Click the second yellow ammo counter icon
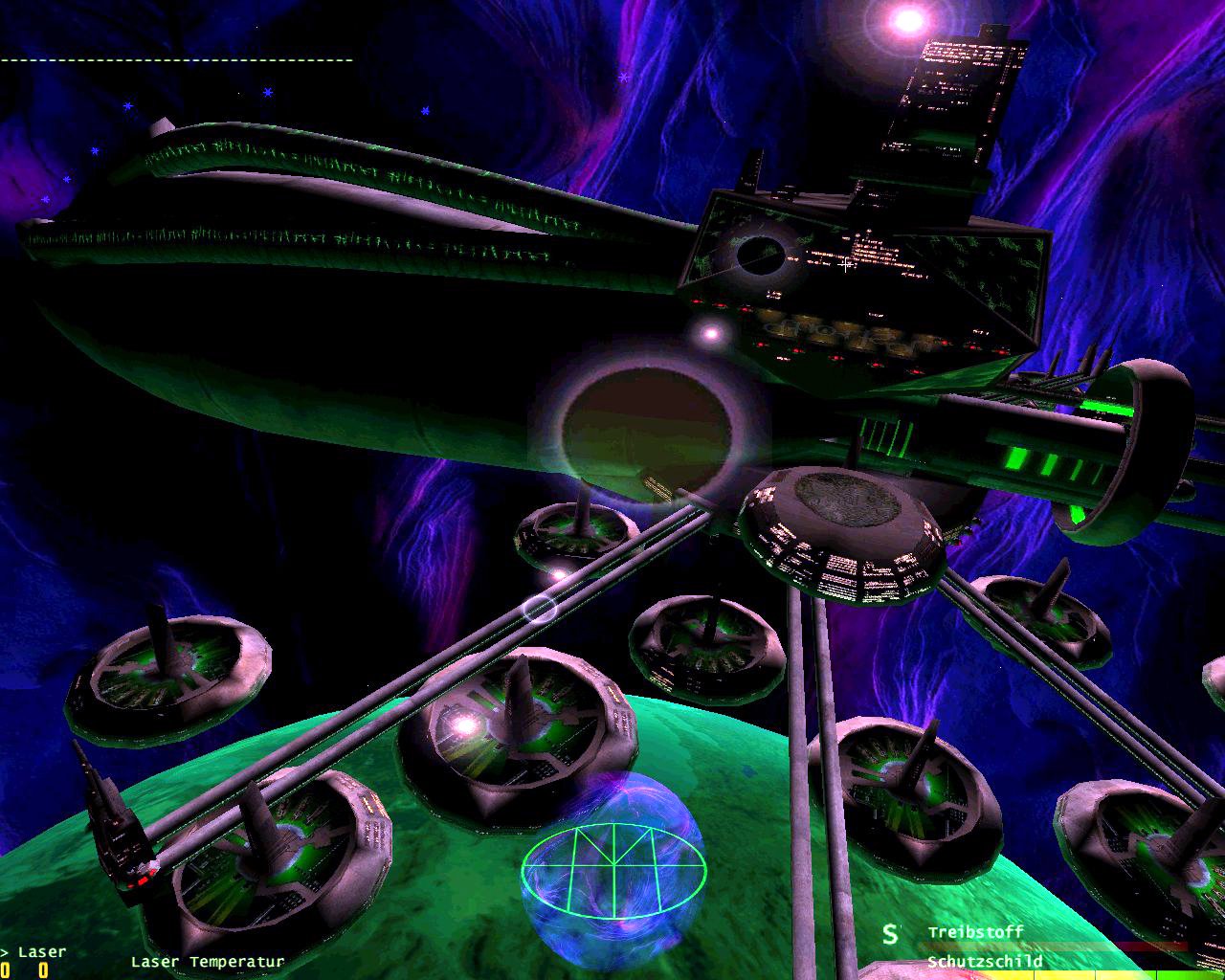Image resolution: width=1225 pixels, height=980 pixels. [x=43, y=969]
